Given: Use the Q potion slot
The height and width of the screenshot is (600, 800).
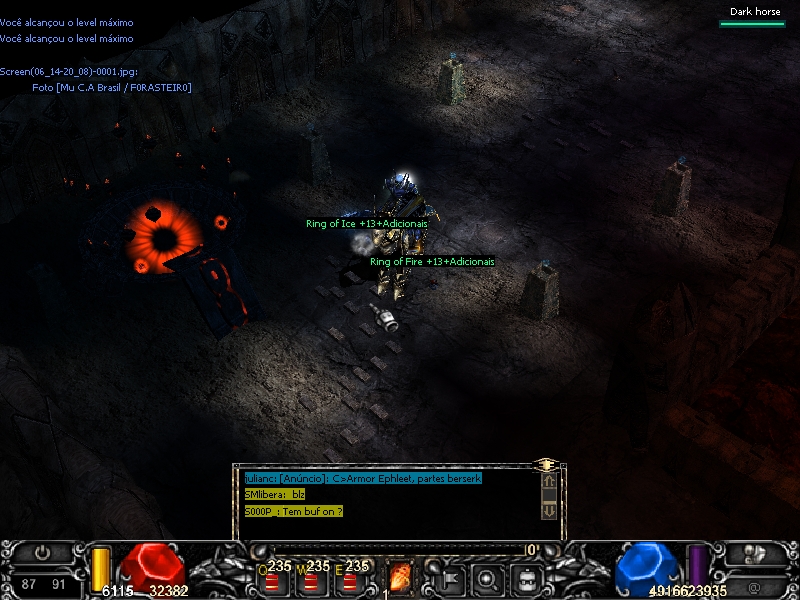Looking at the screenshot, I should (x=271, y=578).
